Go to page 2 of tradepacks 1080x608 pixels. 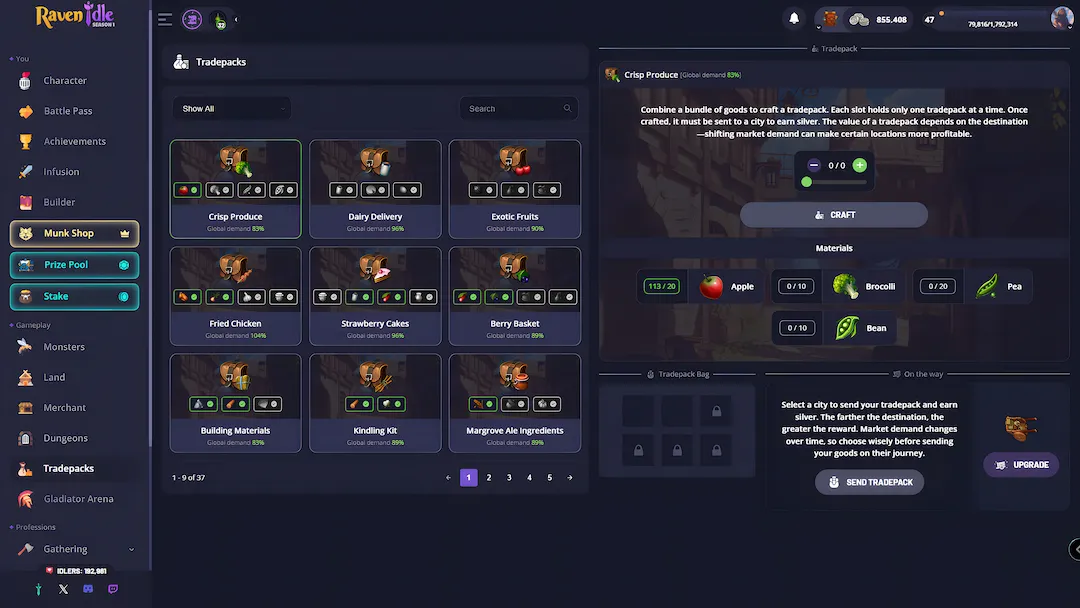(x=489, y=478)
